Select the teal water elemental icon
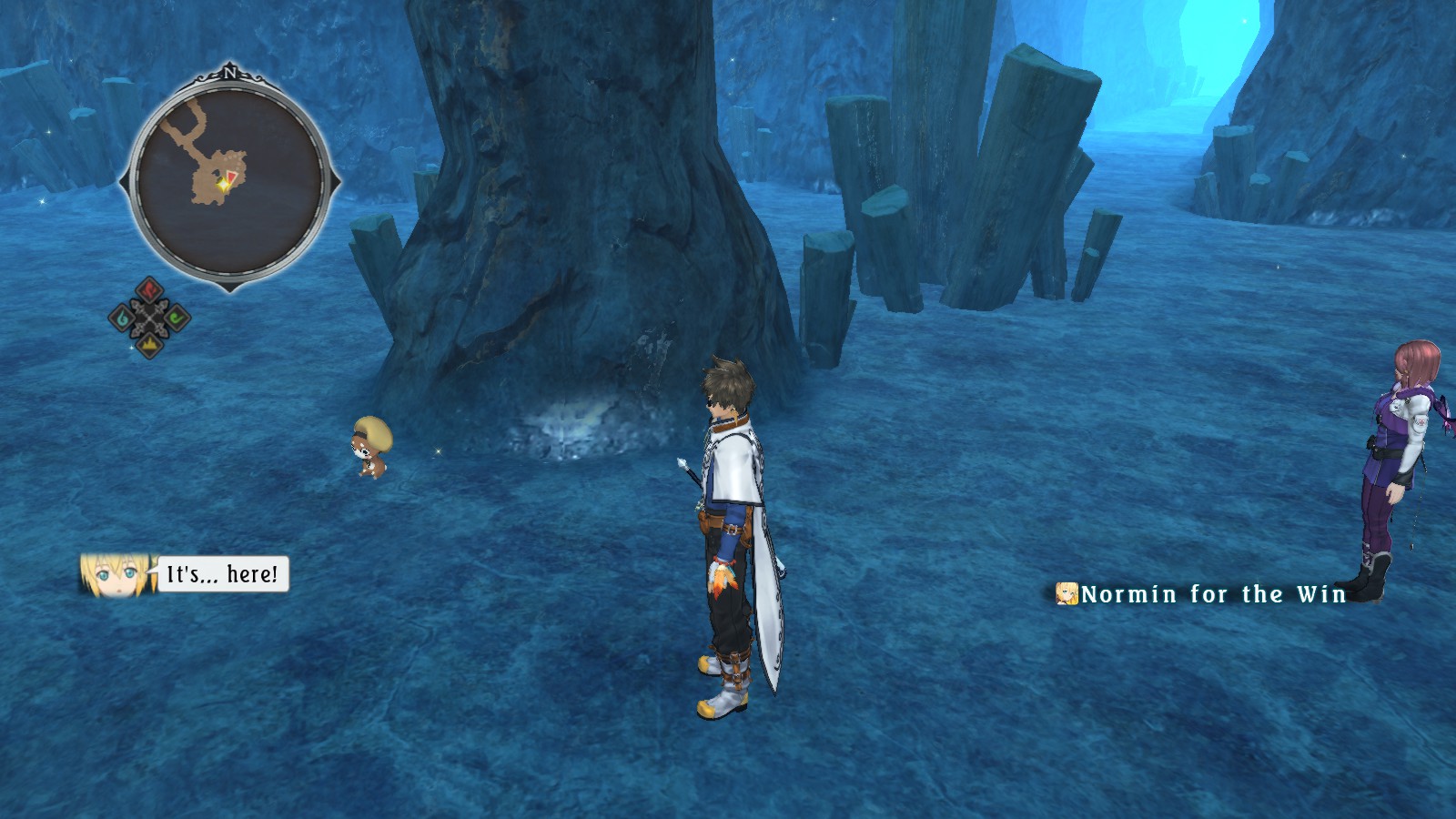Image resolution: width=1456 pixels, height=819 pixels. coord(122,318)
